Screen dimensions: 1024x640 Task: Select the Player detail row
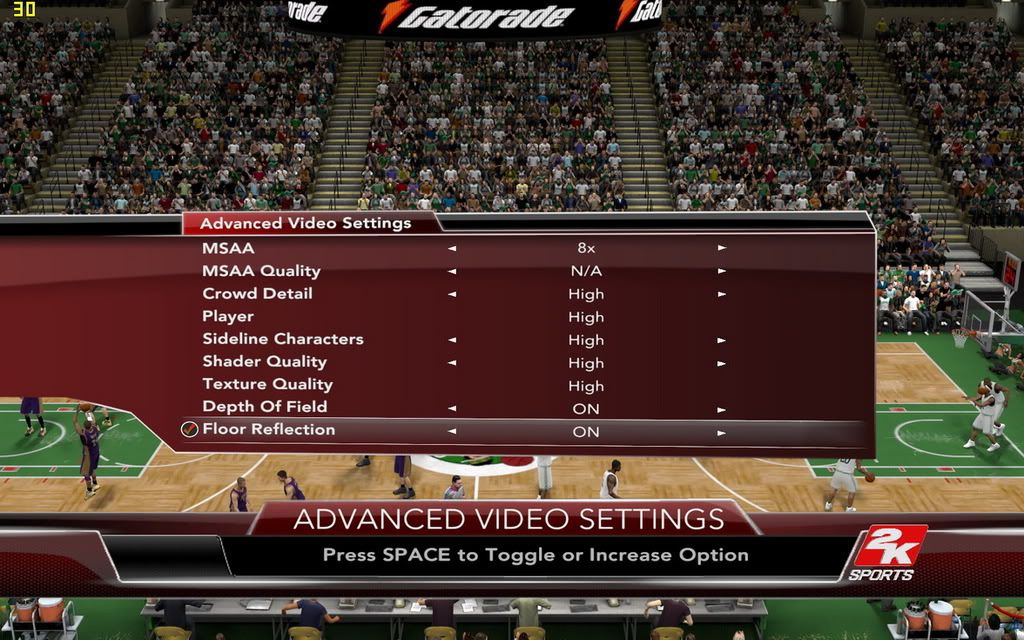[x=228, y=317]
